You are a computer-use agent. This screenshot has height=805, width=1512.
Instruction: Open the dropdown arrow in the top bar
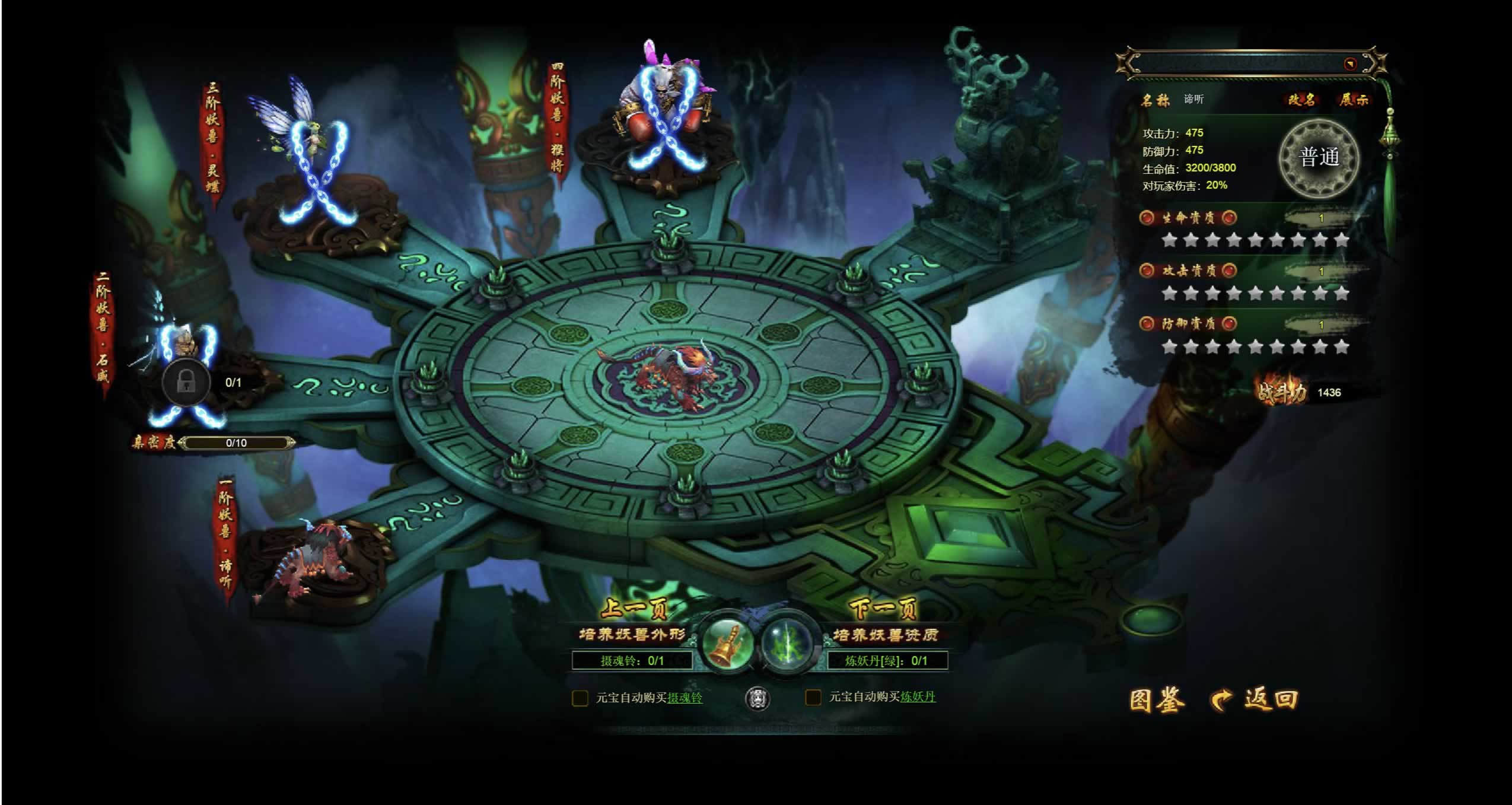pos(1350,64)
